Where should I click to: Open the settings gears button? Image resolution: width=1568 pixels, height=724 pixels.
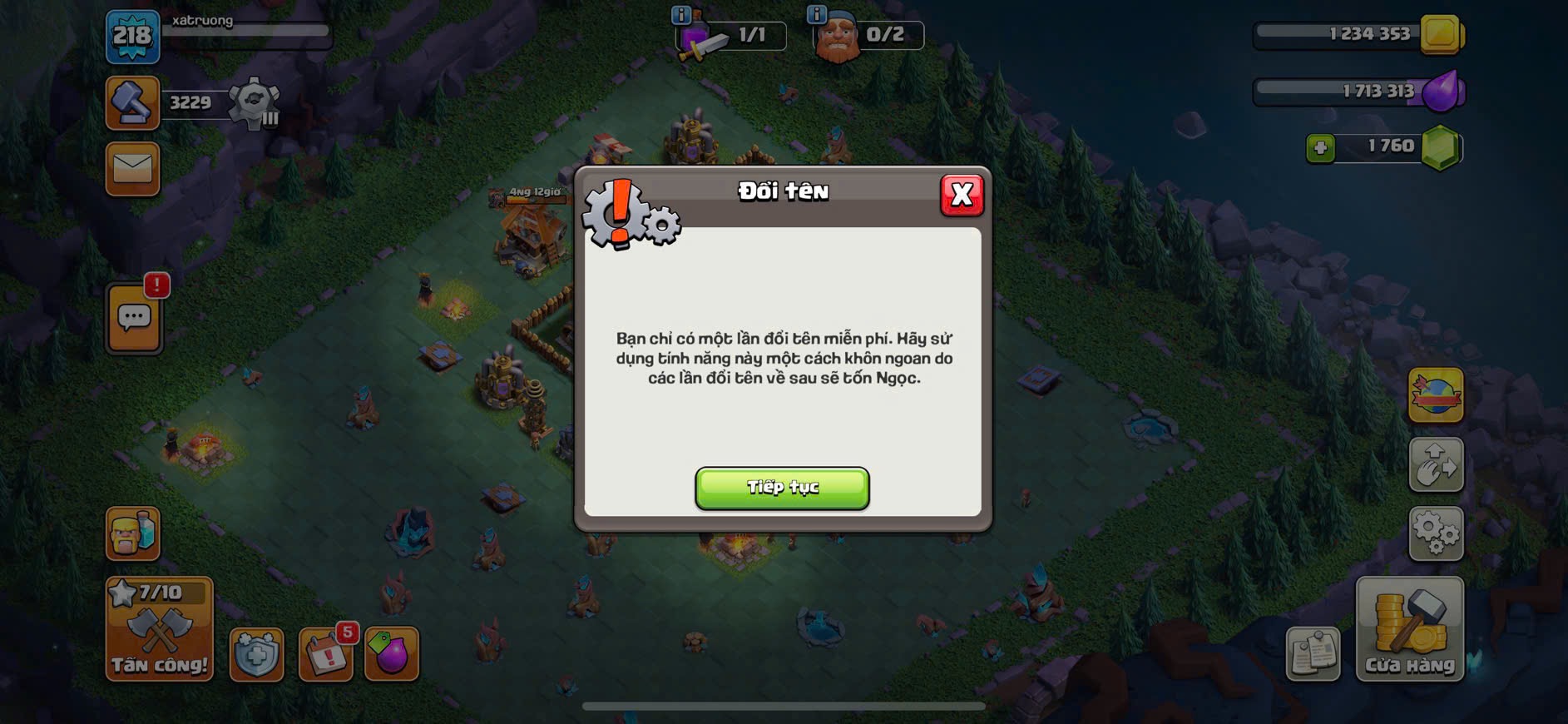1436,533
